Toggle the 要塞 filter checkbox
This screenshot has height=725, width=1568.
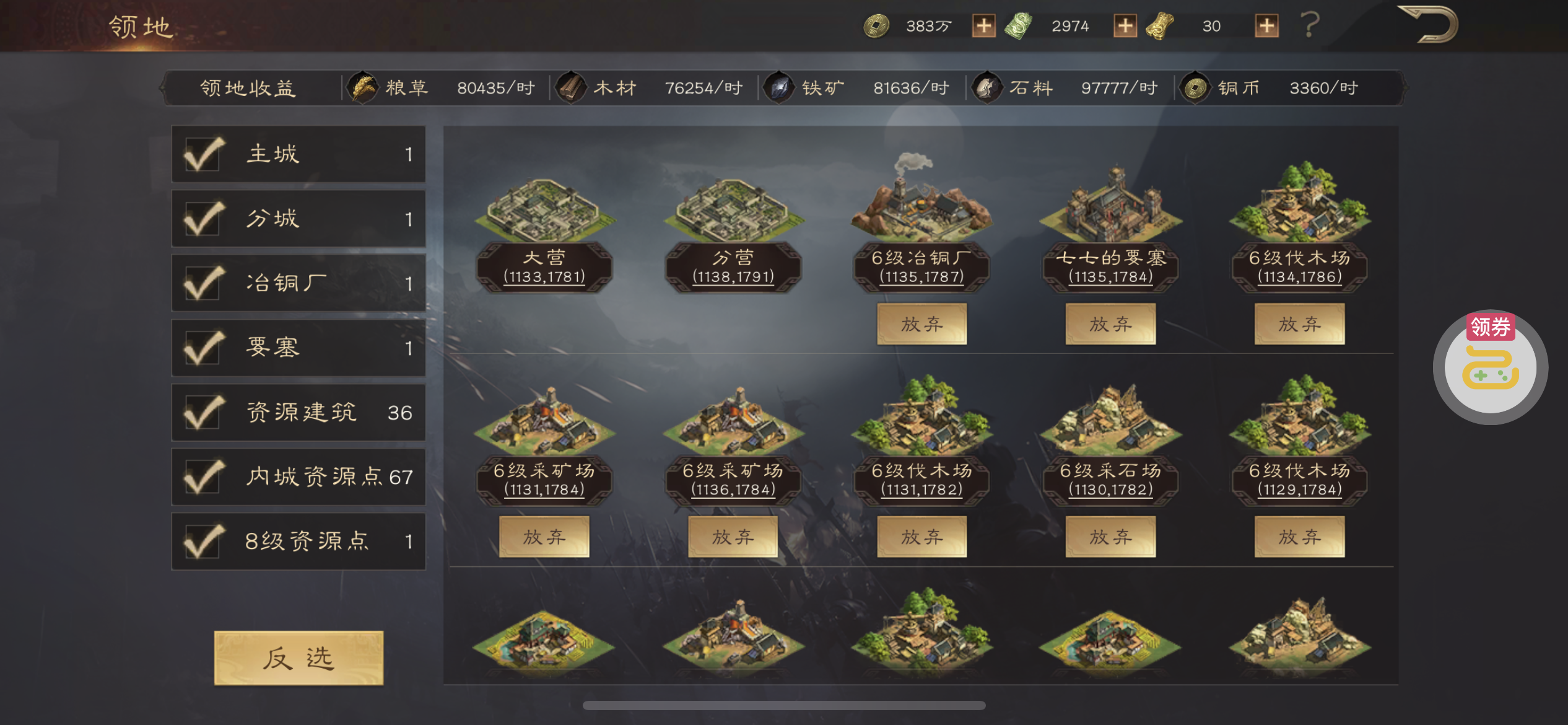point(203,348)
